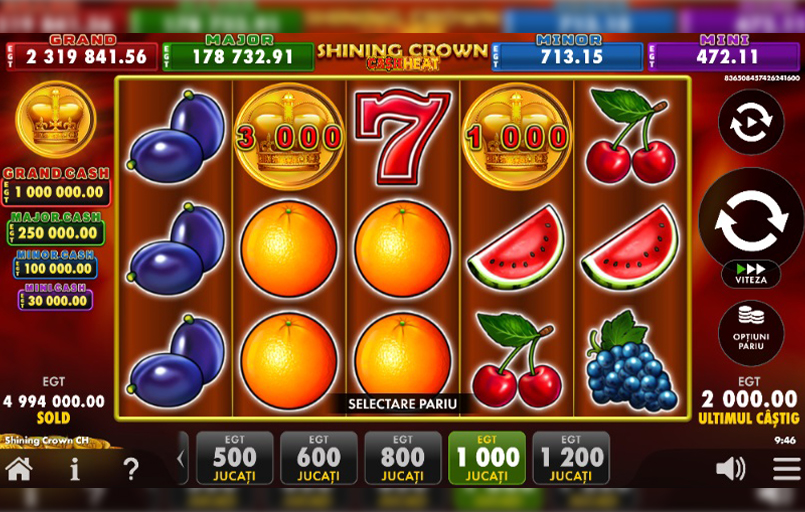Click the left arrow beside bet buttons

[181, 459]
